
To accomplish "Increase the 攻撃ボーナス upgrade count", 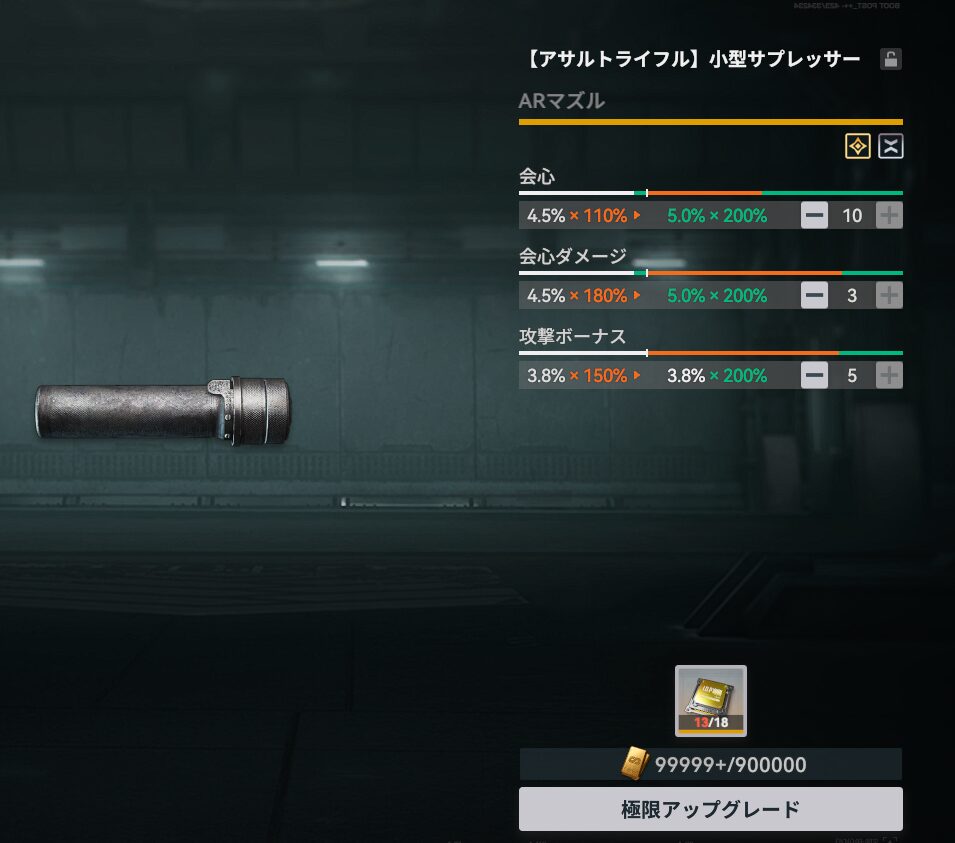I will 889,375.
